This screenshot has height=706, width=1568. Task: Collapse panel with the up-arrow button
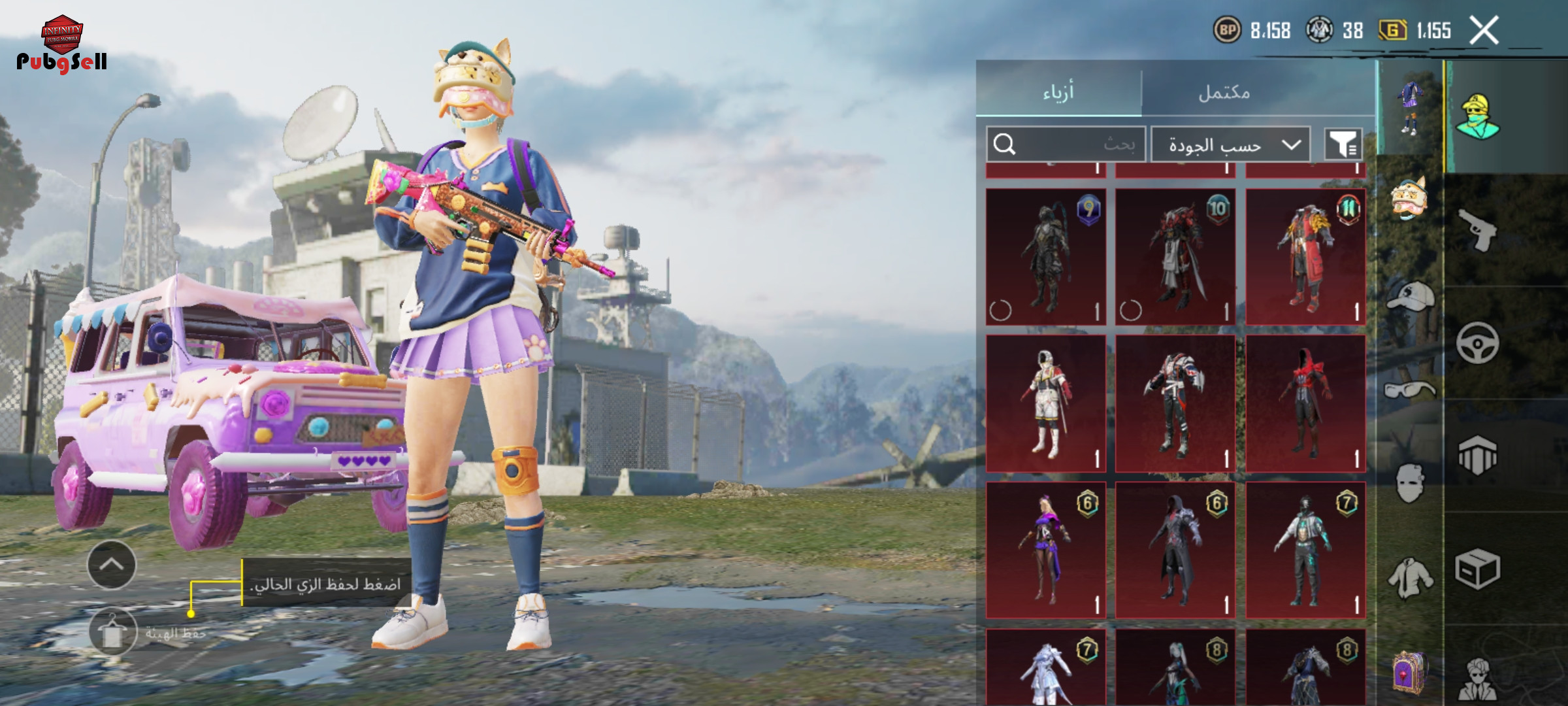pyautogui.click(x=112, y=565)
